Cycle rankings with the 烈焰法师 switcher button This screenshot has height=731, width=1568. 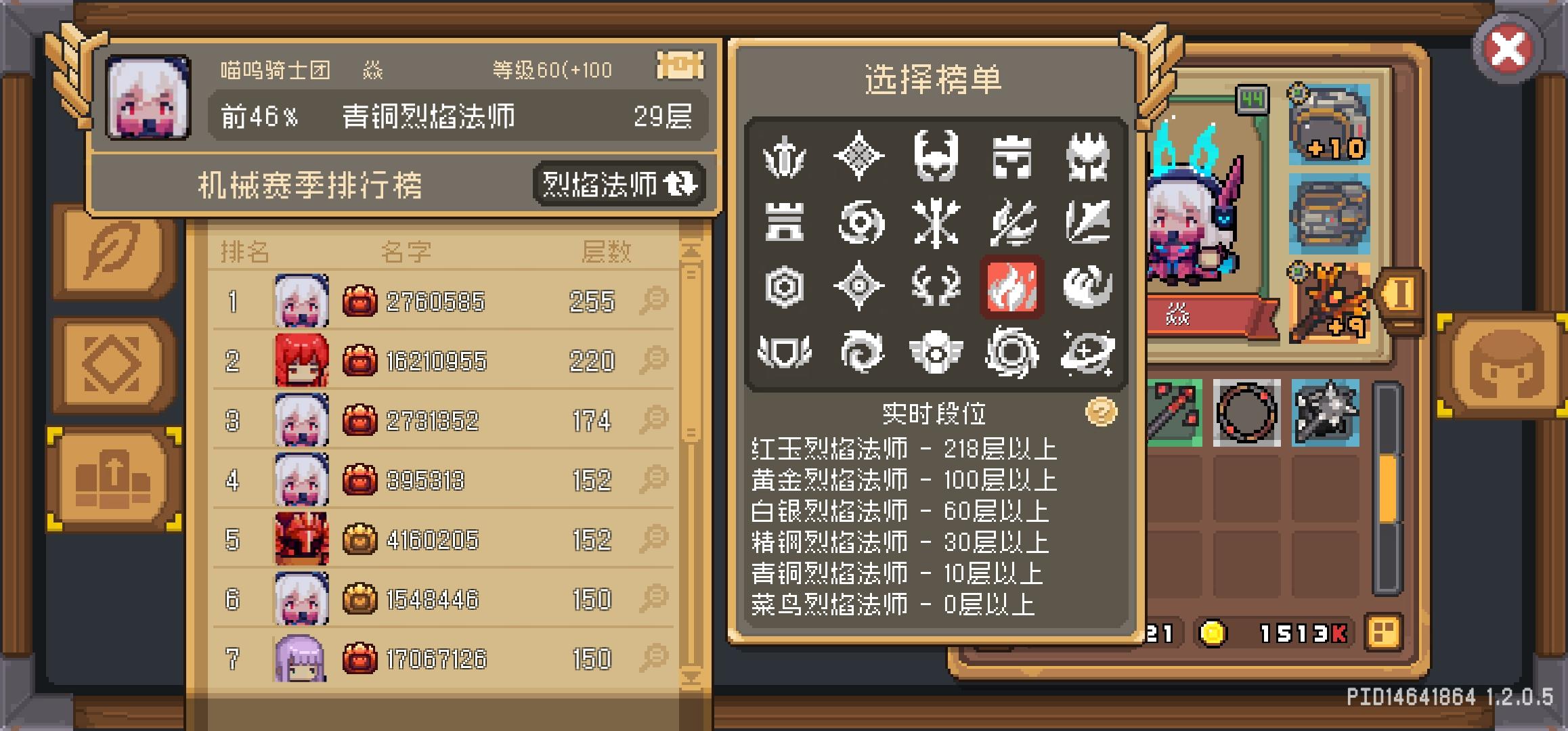click(617, 184)
